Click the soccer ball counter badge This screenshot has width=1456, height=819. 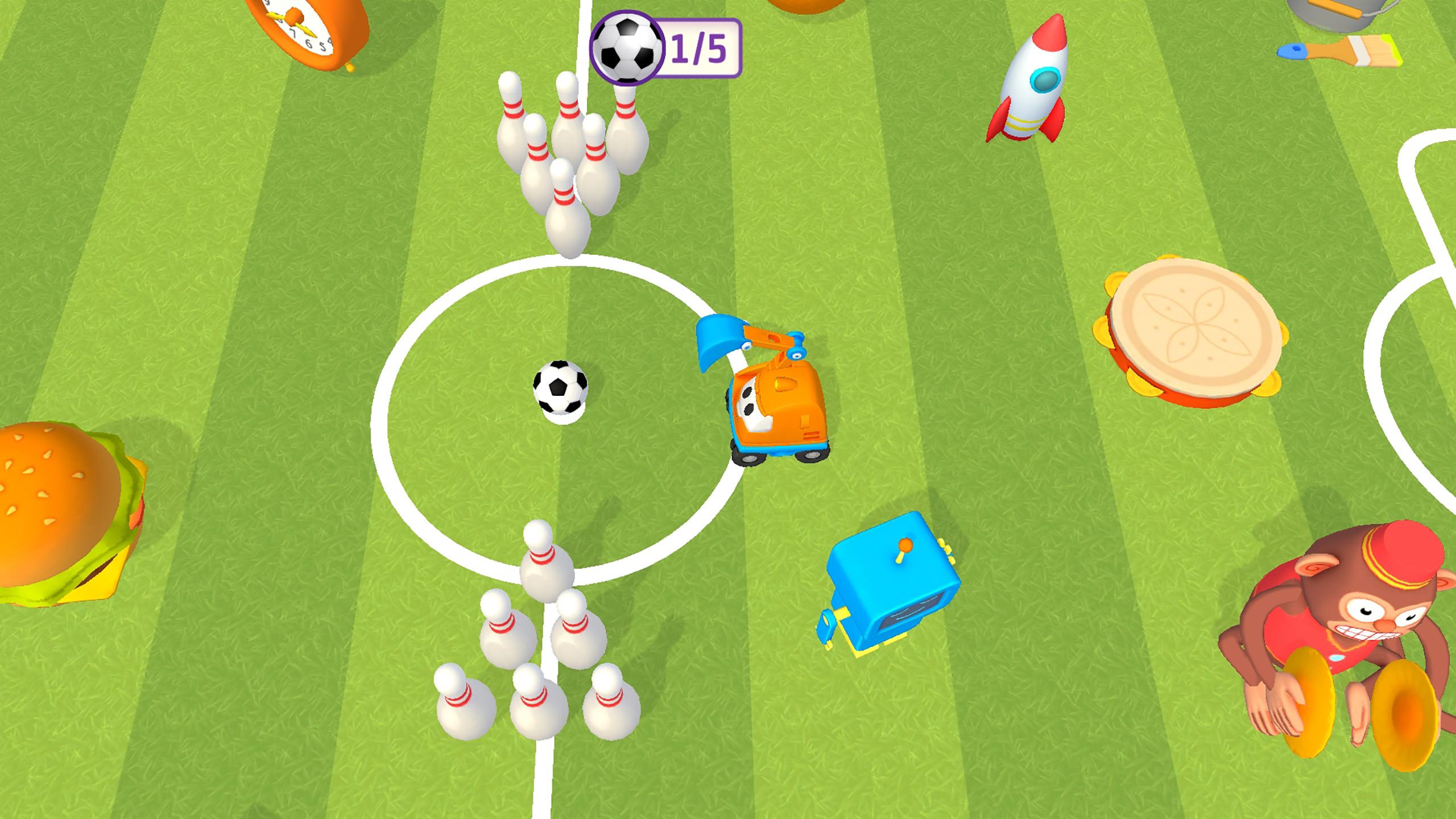click(x=665, y=48)
